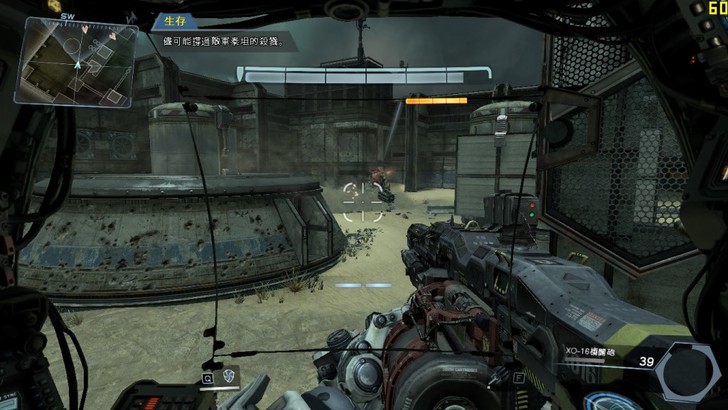Activate the shield tactical ability icon
The height and width of the screenshot is (410, 728).
point(228,378)
